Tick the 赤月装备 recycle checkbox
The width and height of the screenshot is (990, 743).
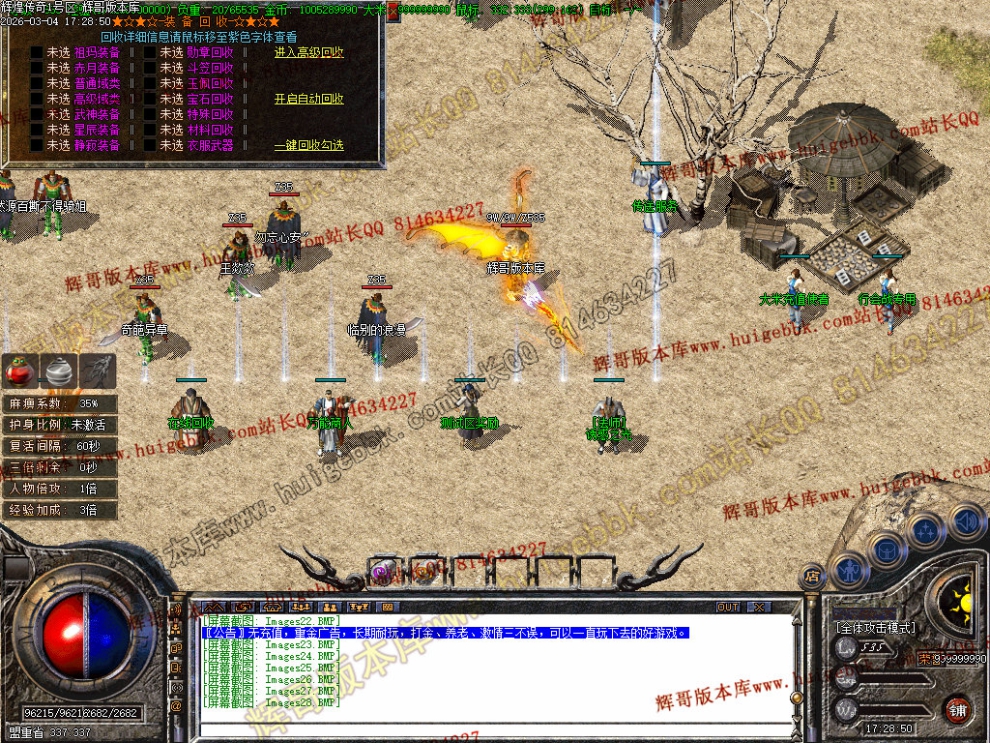pyautogui.click(x=37, y=68)
